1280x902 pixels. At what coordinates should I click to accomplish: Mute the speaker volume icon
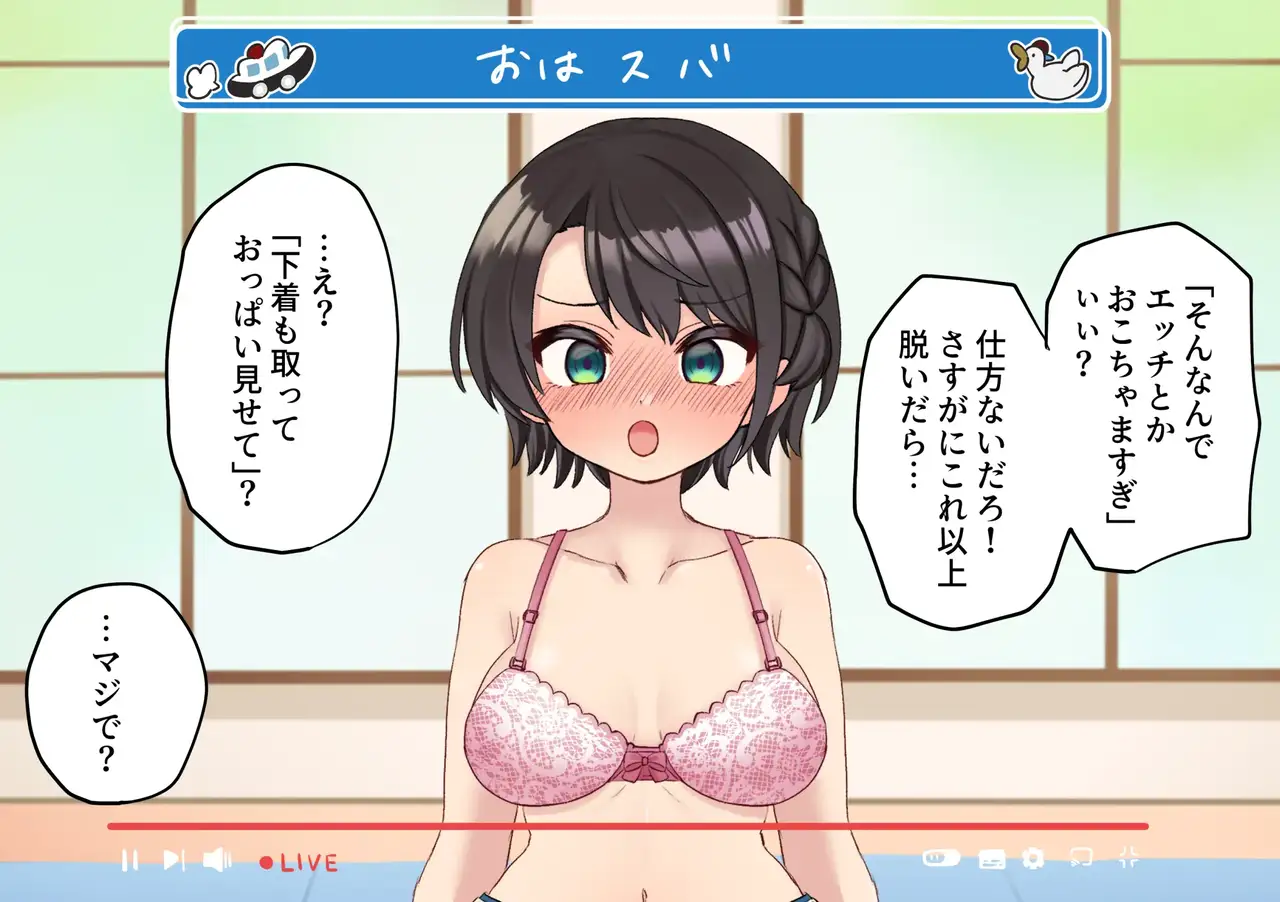click(216, 859)
